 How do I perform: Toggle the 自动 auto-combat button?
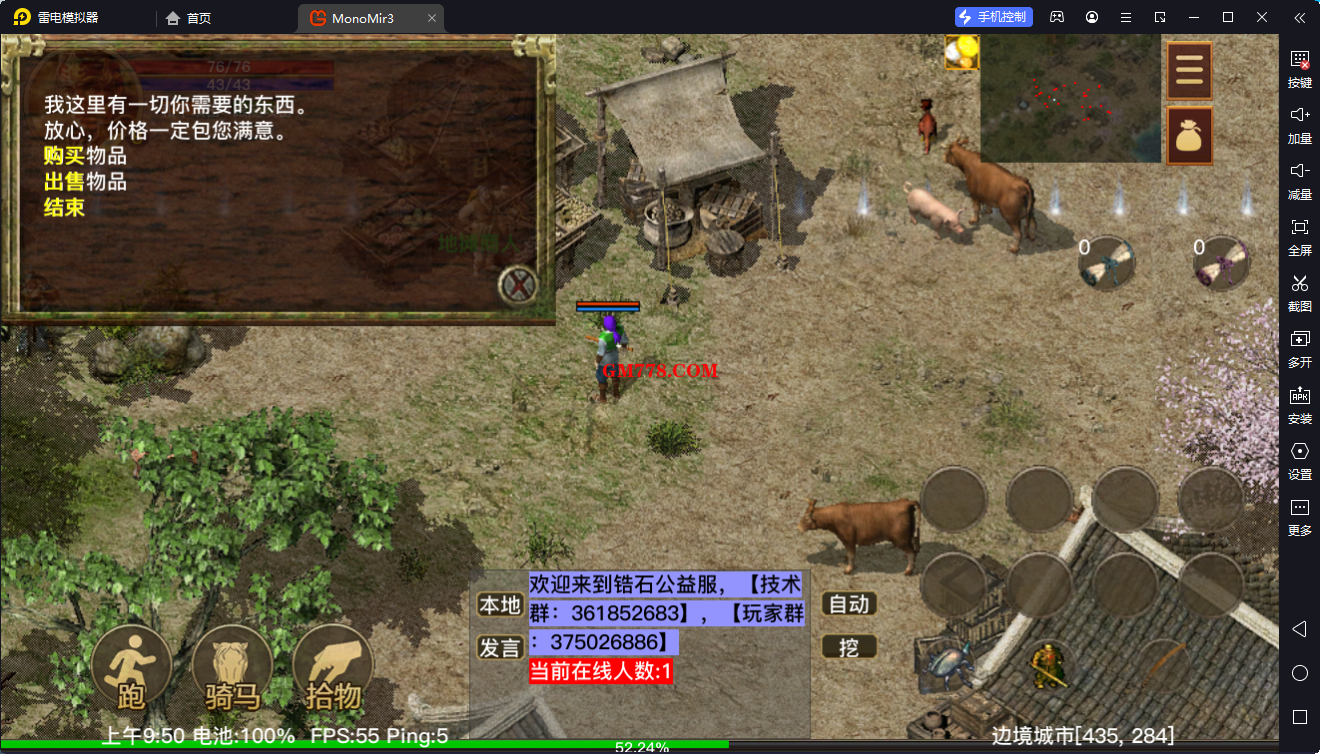[849, 604]
